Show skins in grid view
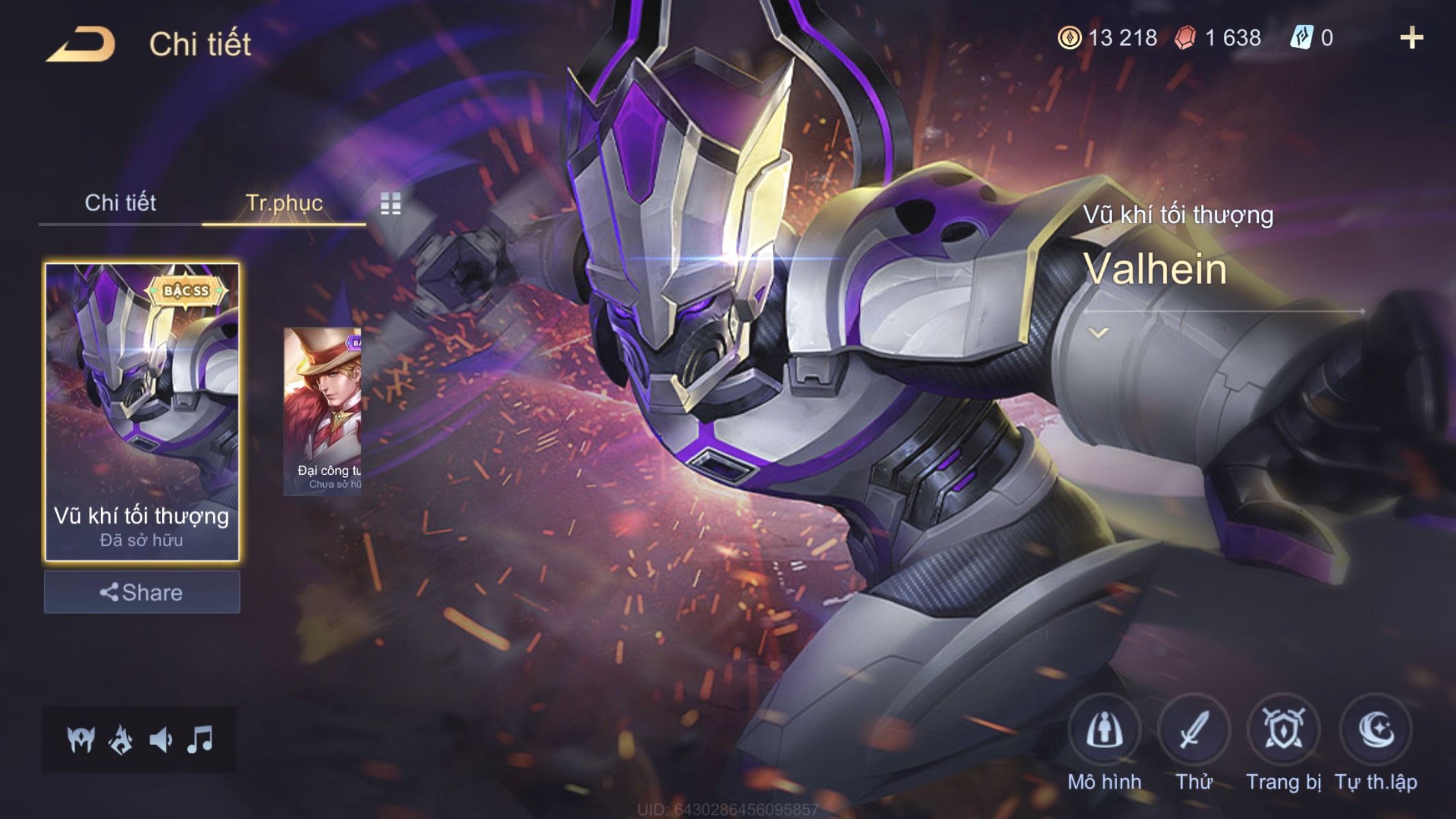 390,204
